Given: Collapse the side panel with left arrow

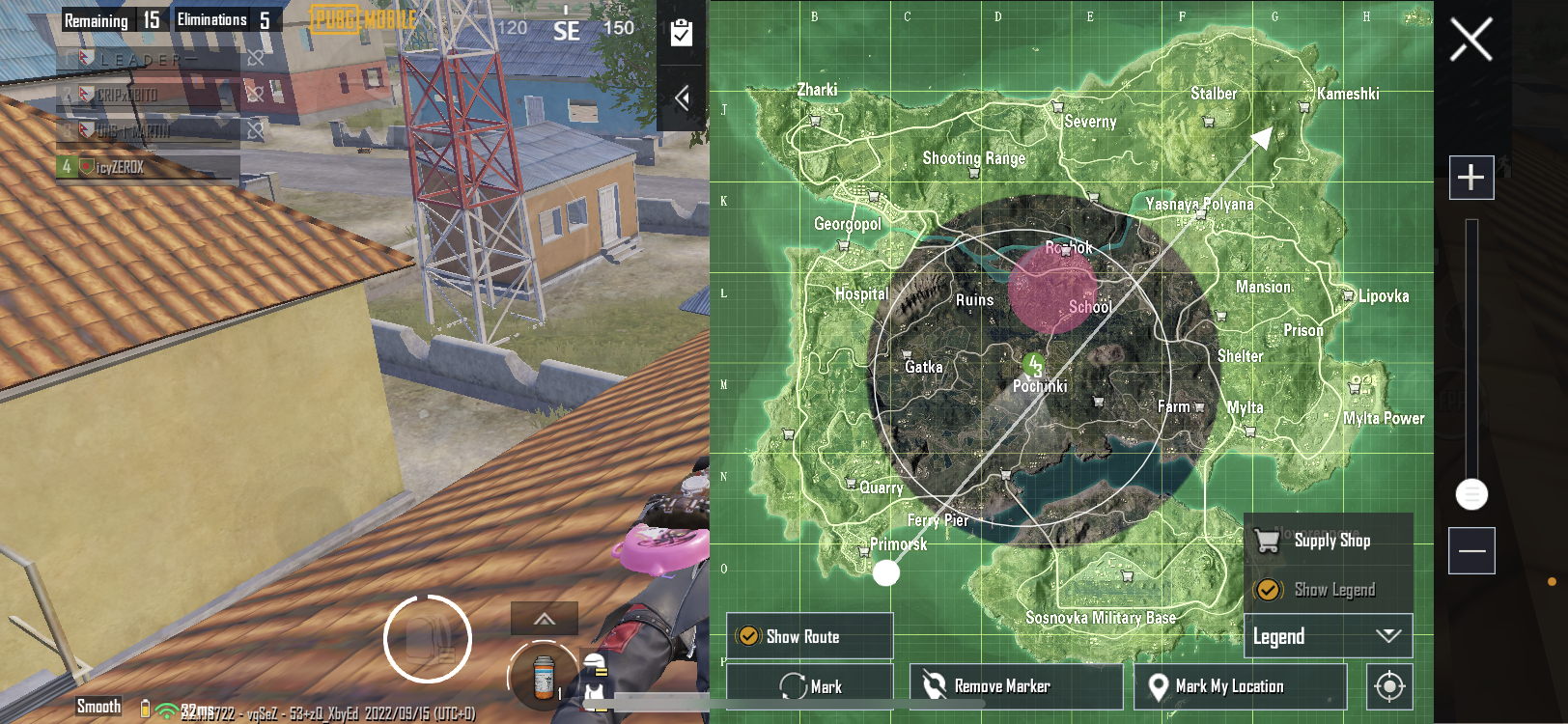Looking at the screenshot, I should 682,97.
